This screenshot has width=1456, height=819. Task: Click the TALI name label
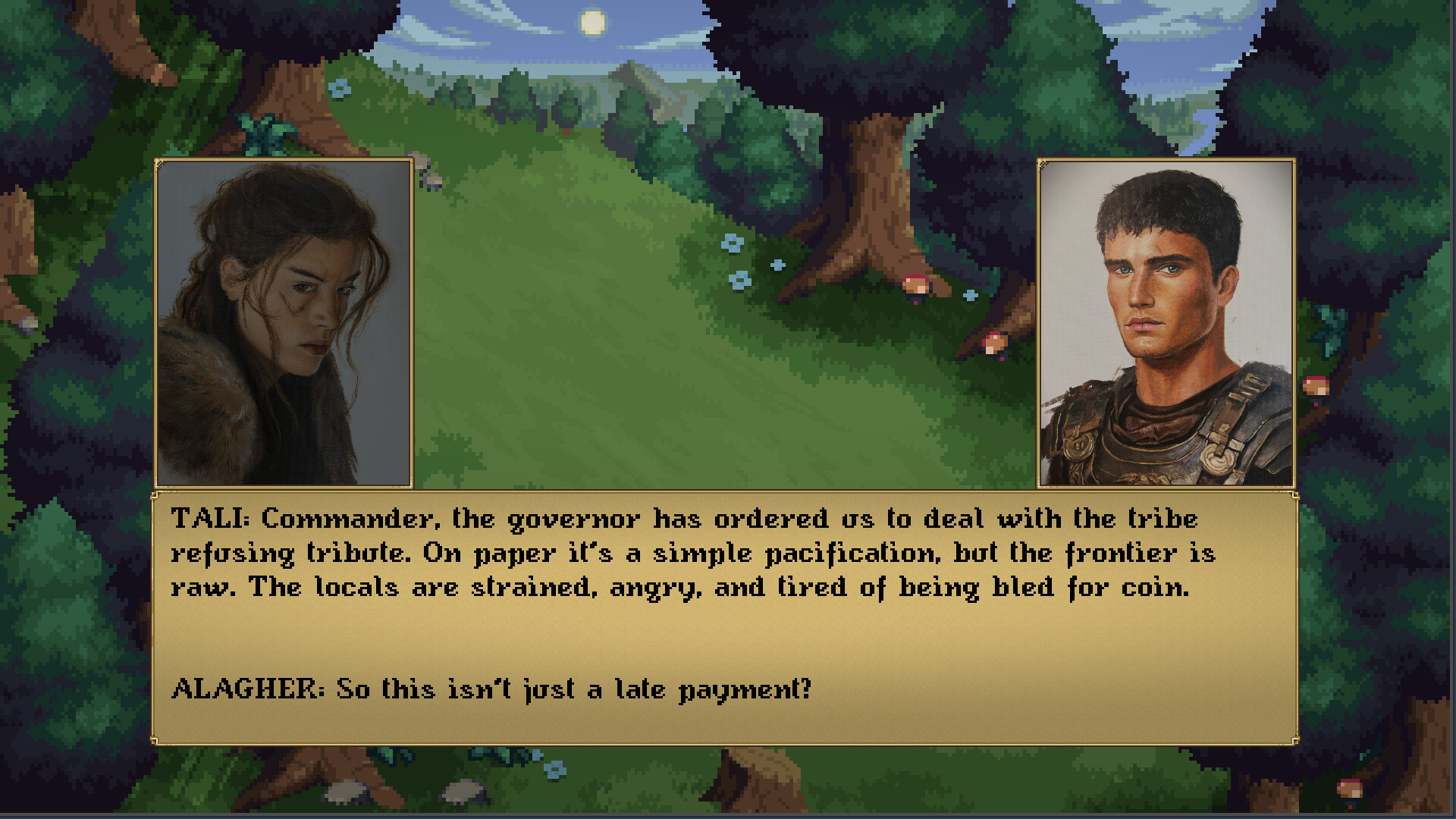coord(205,519)
